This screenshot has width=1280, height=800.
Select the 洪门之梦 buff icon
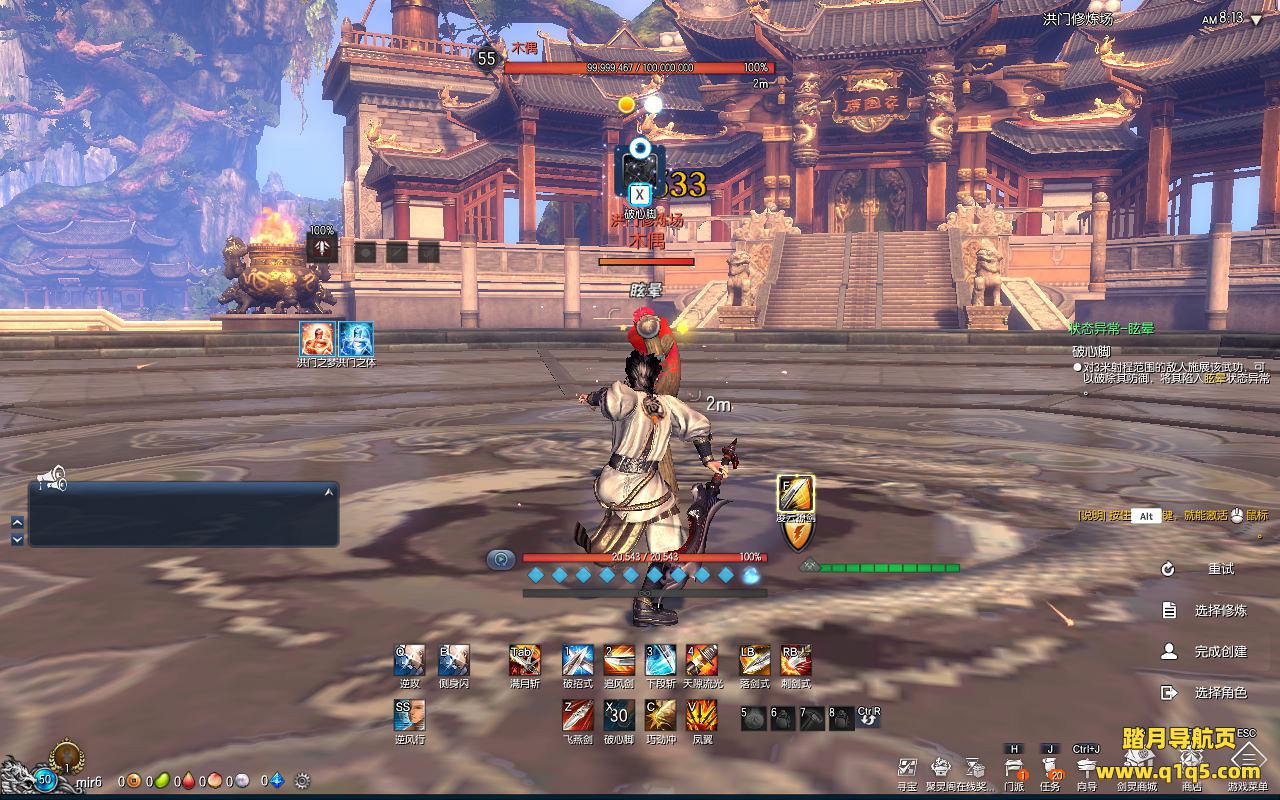click(x=316, y=338)
